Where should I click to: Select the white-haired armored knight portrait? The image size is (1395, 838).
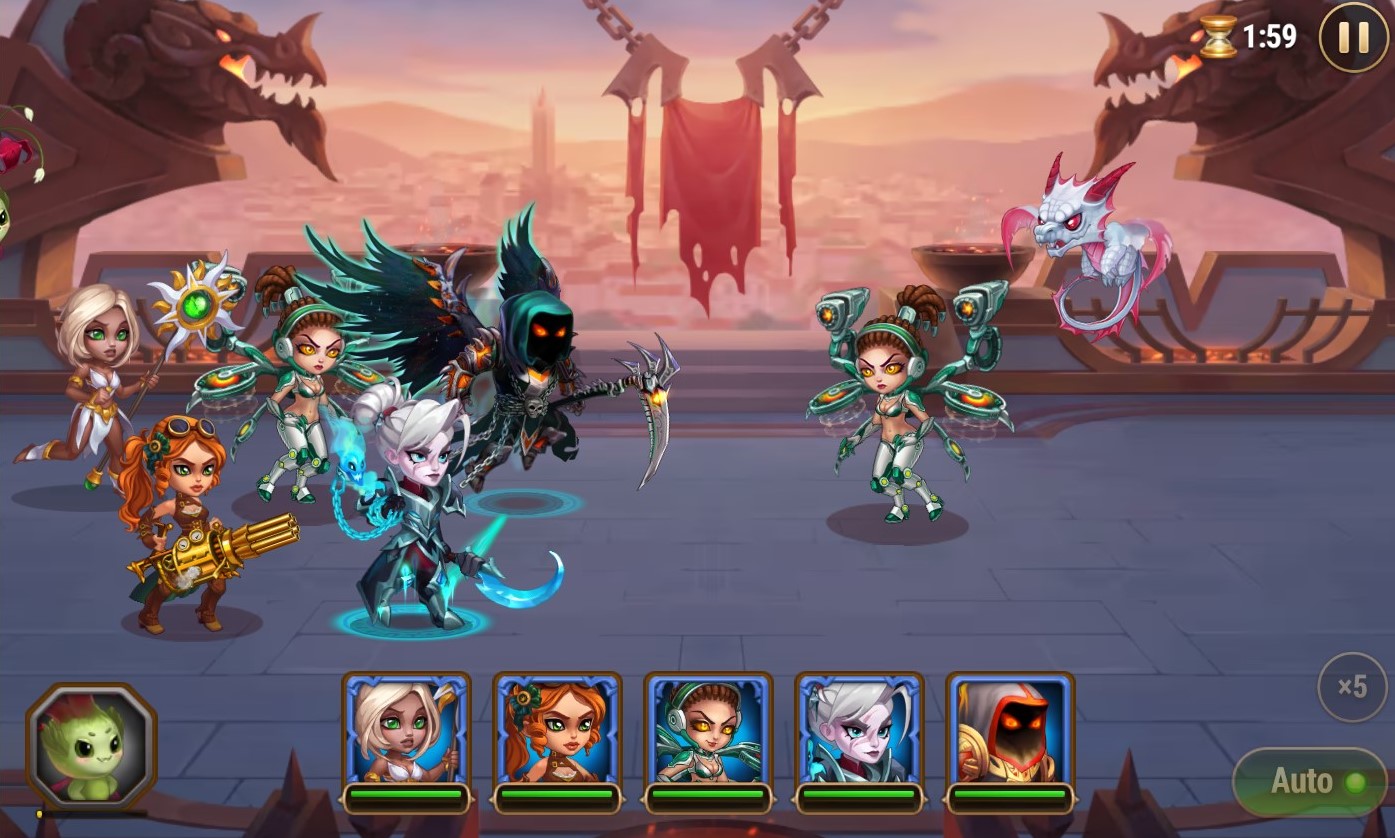point(859,731)
